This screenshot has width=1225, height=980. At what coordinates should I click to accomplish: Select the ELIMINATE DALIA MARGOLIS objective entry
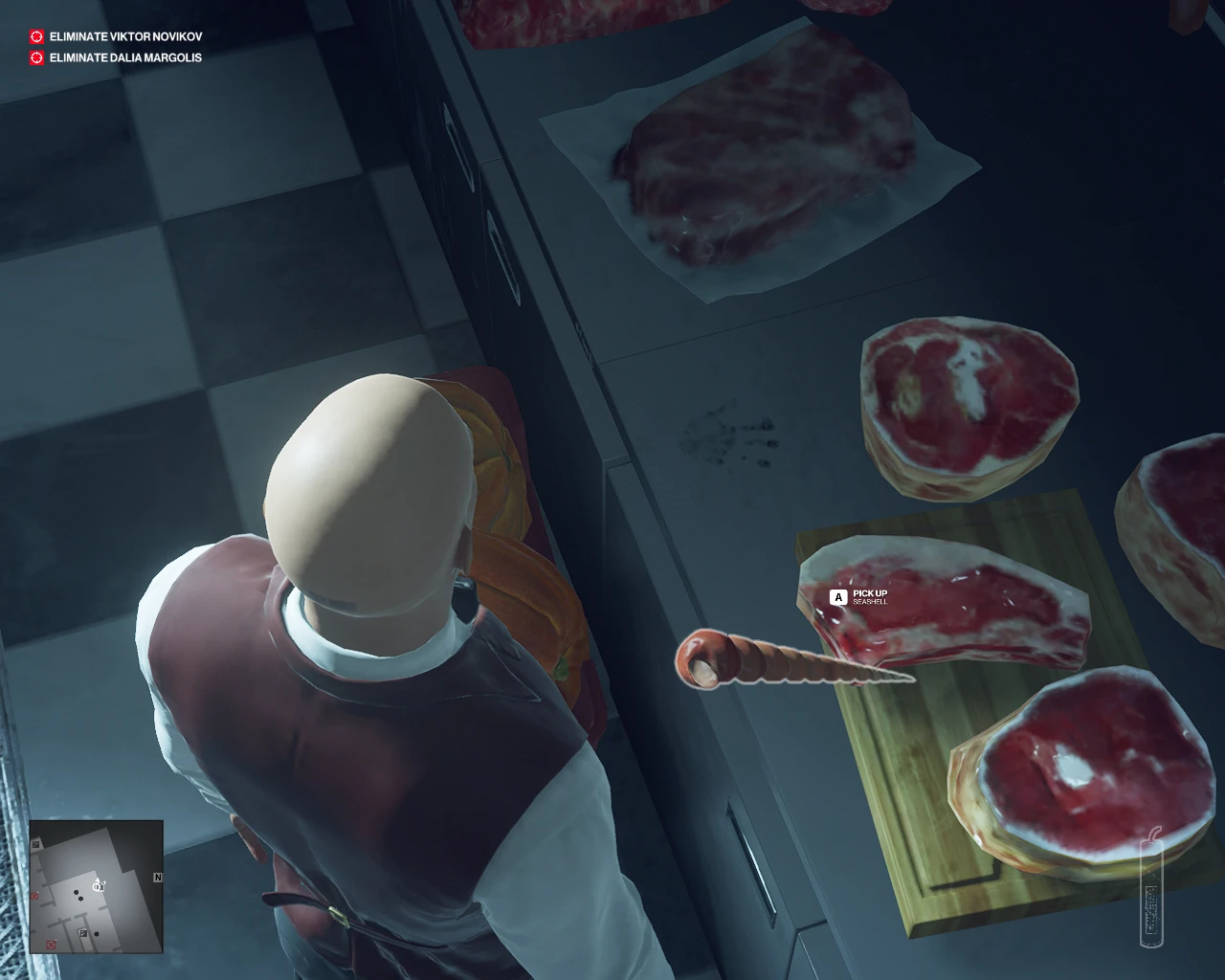pyautogui.click(x=123, y=57)
